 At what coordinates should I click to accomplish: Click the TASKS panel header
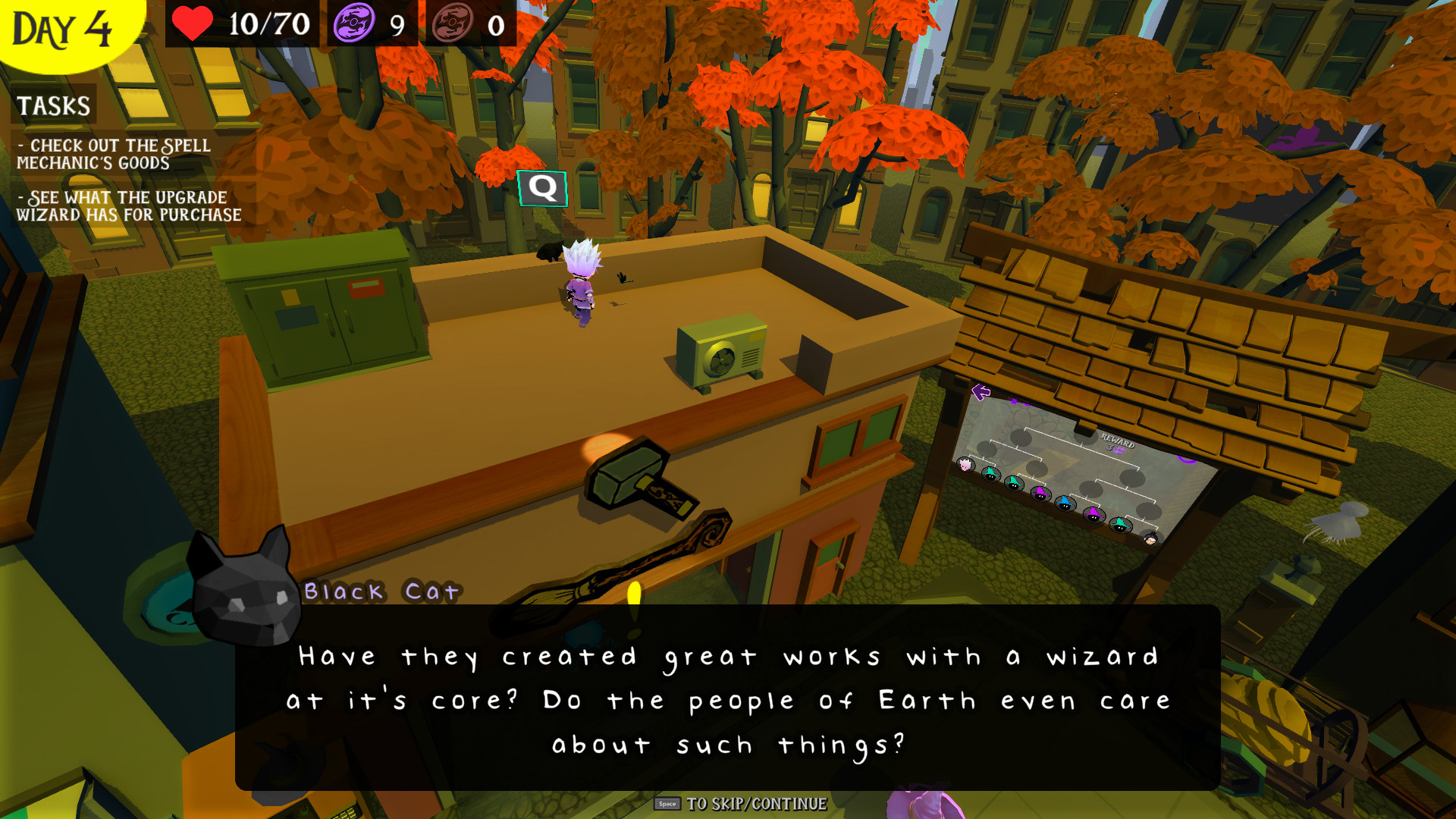coord(54,105)
